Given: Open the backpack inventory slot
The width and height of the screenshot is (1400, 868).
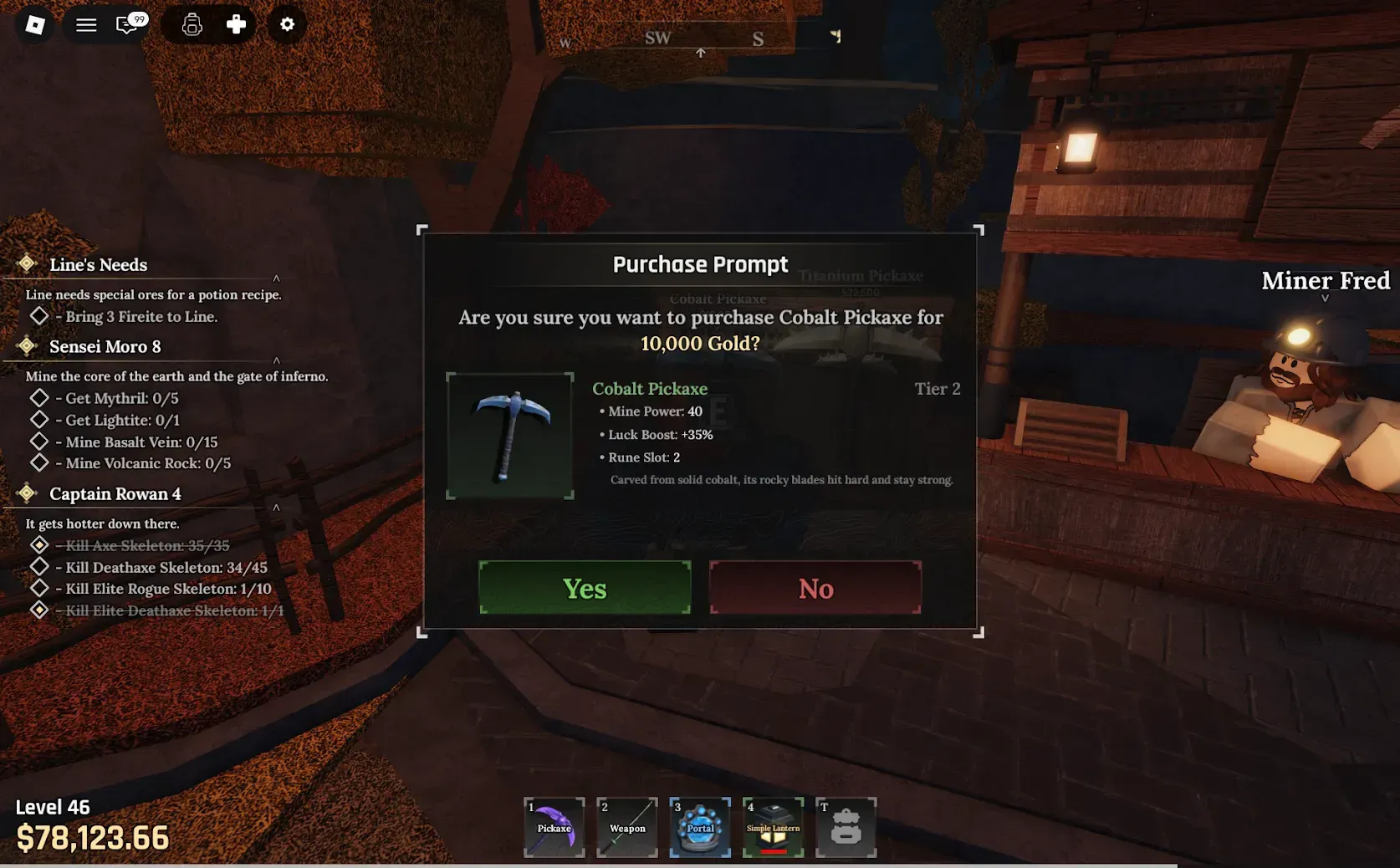Looking at the screenshot, I should pos(846,827).
